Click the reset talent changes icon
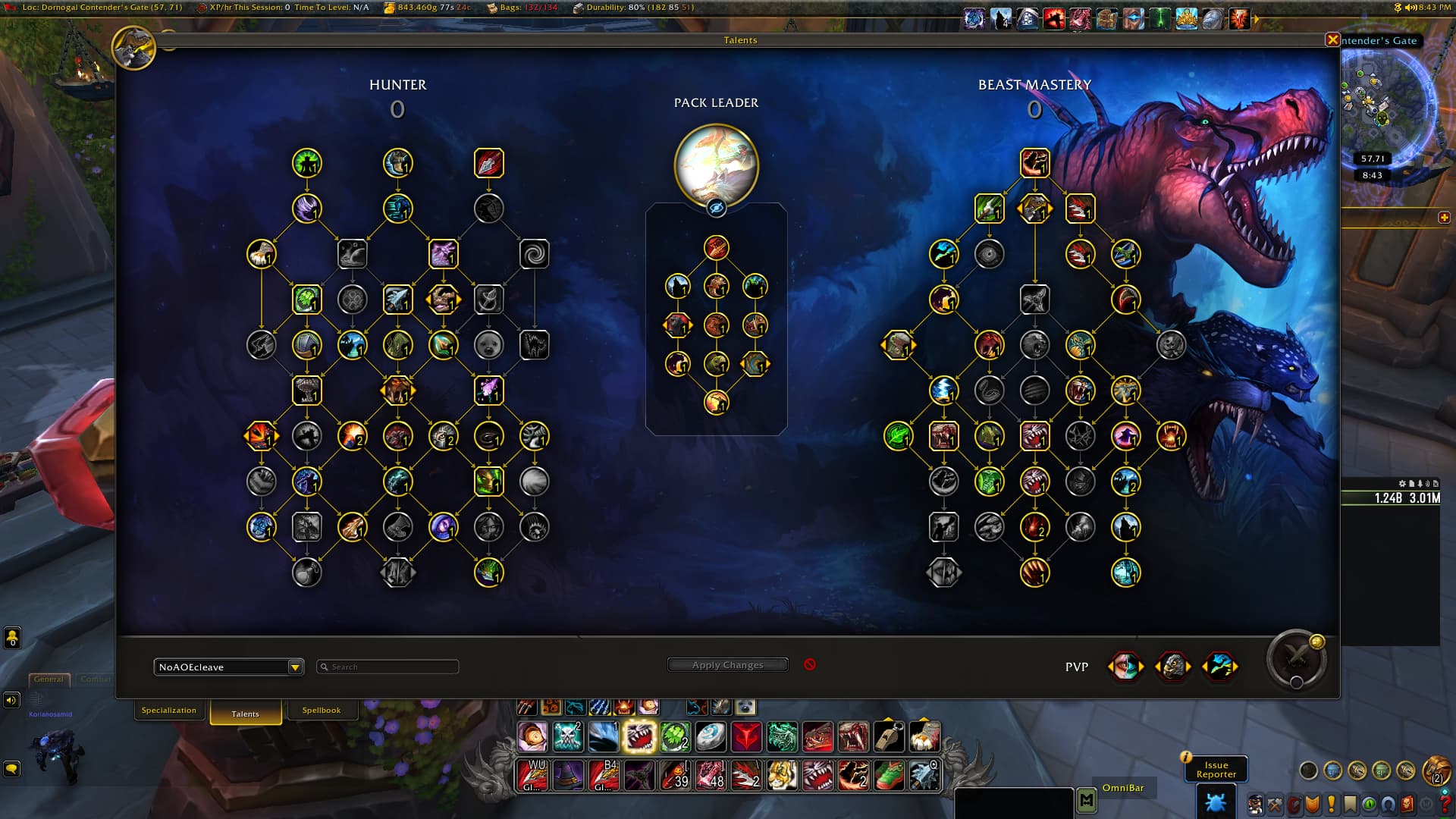Viewport: 1456px width, 819px height. (x=810, y=664)
